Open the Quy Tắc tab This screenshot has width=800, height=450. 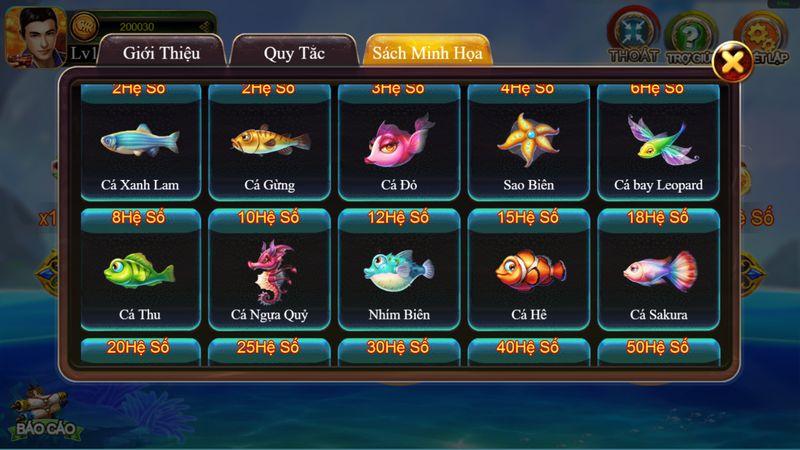point(294,51)
